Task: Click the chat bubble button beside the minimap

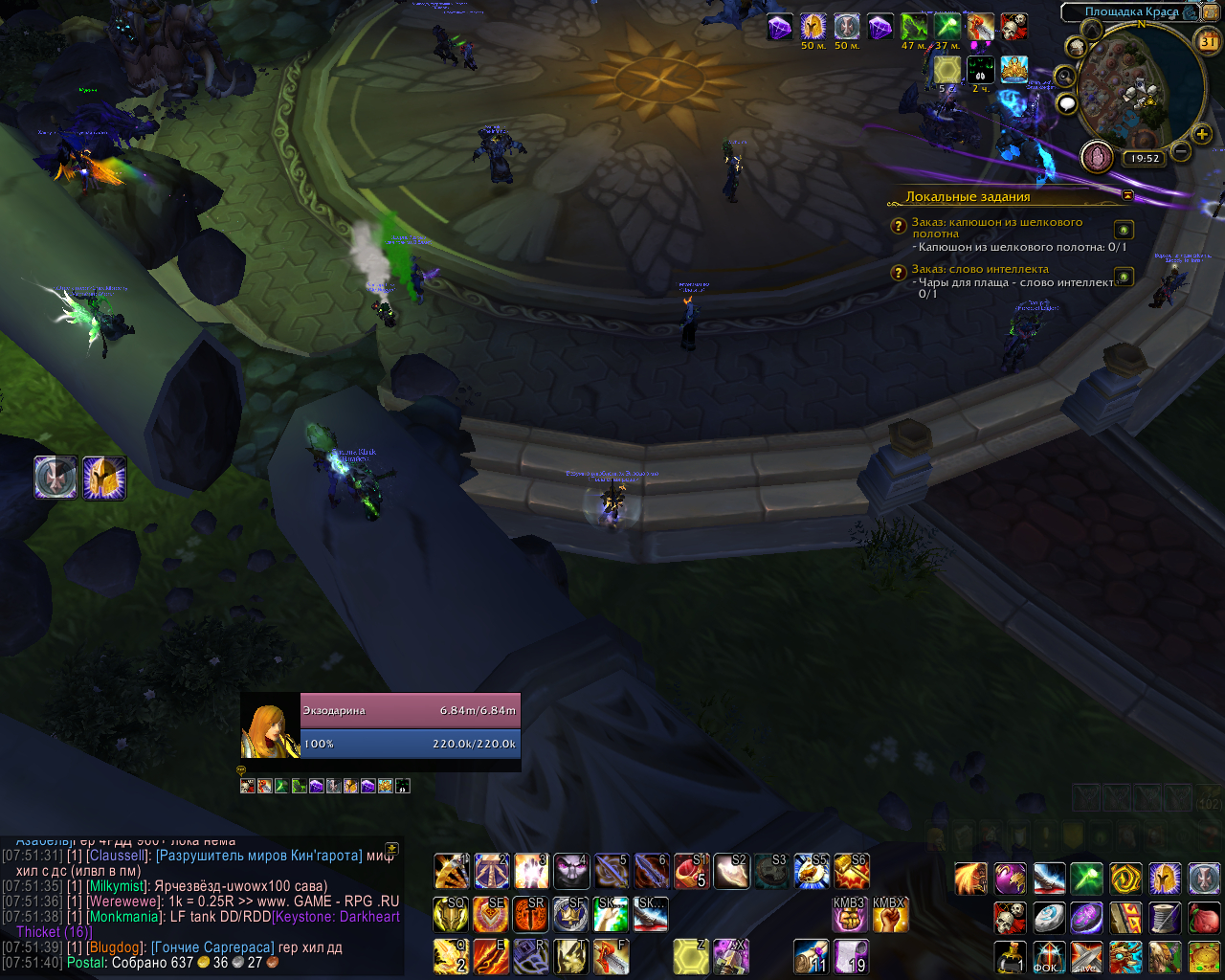Action: coord(1067,103)
